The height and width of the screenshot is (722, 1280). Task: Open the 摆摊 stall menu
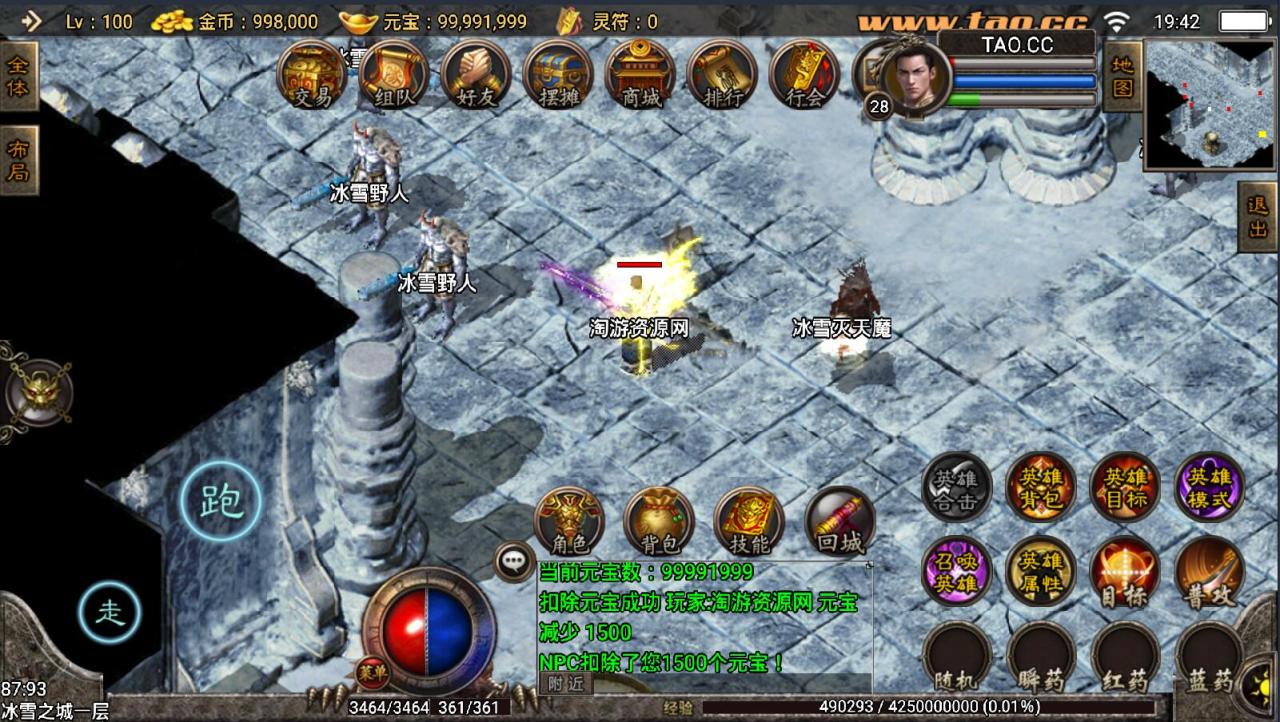point(558,75)
